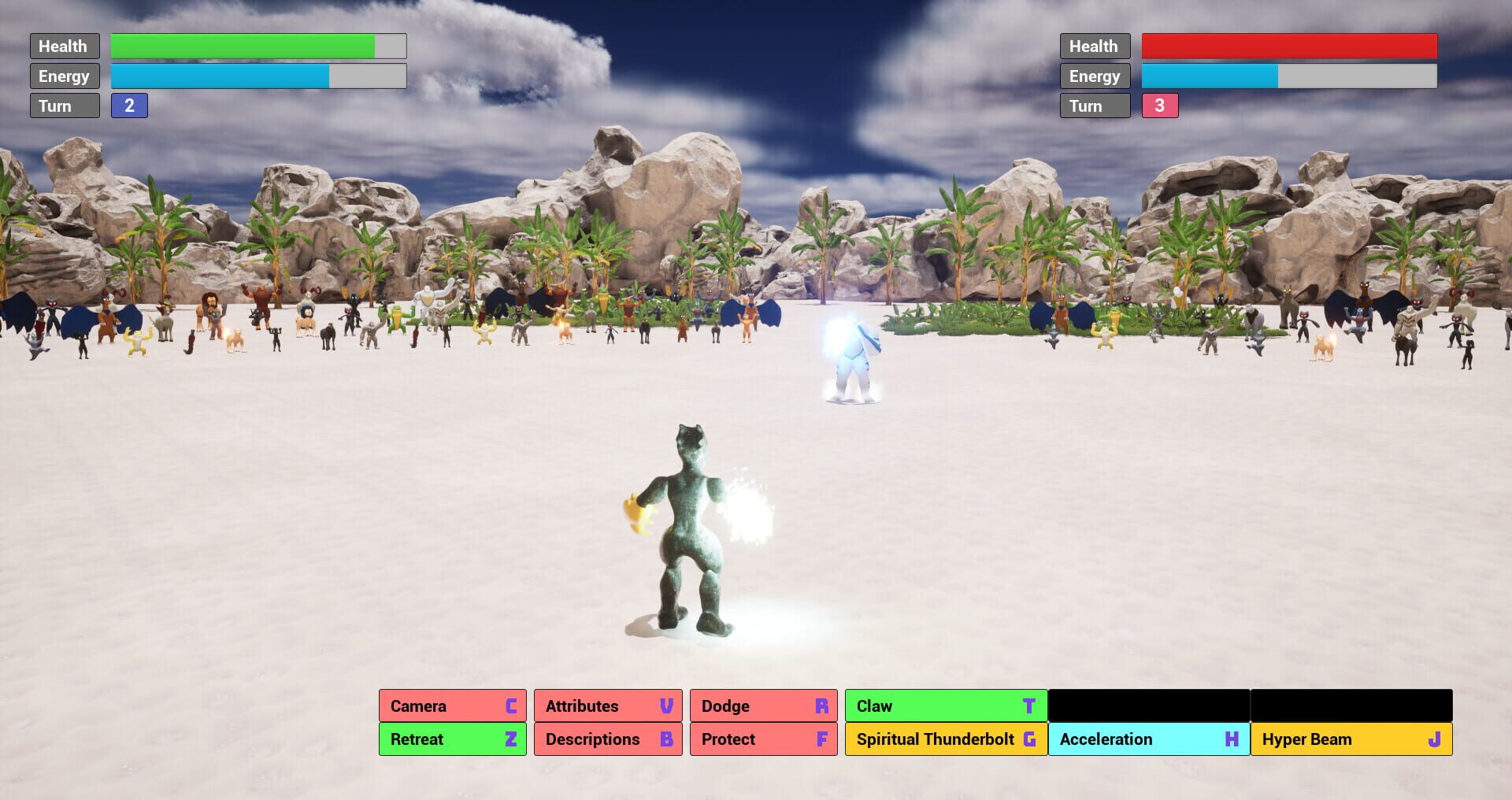This screenshot has width=1512, height=800.
Task: Use Spiritual Thunderbolt
Action: (944, 739)
